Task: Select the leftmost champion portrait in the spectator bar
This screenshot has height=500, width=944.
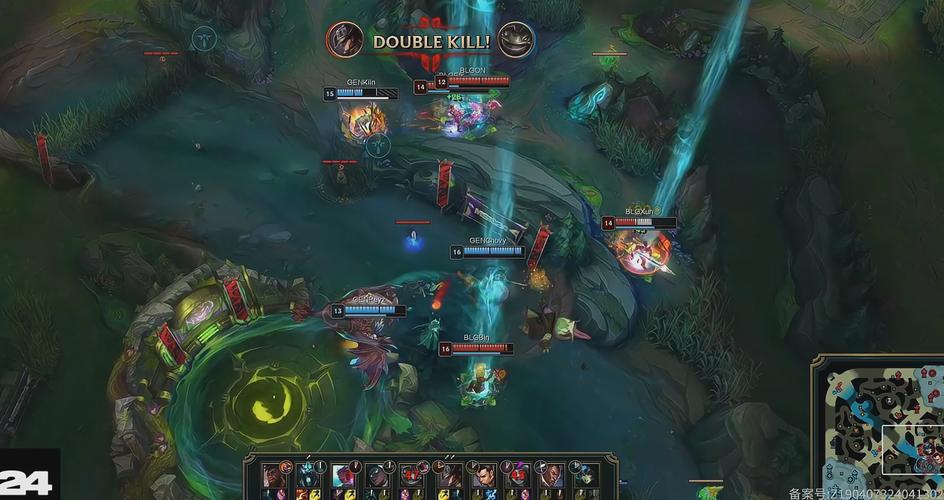Action: (x=272, y=474)
